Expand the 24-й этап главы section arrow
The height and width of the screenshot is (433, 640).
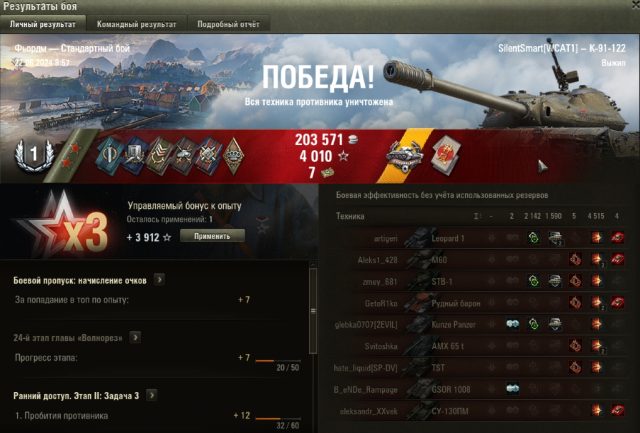pyautogui.click(x=160, y=338)
